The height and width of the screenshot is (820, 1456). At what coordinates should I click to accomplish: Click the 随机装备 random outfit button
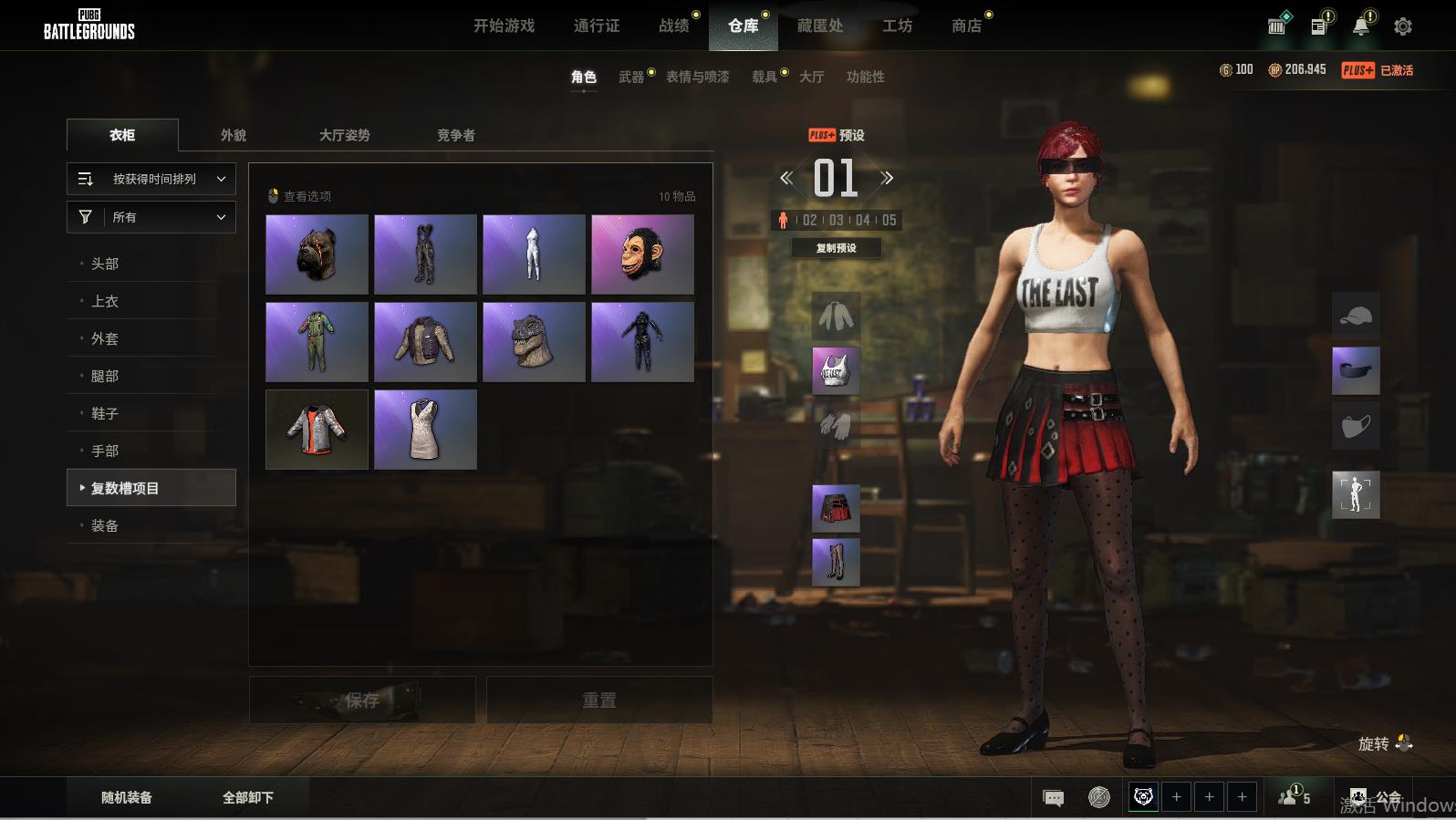click(x=127, y=797)
